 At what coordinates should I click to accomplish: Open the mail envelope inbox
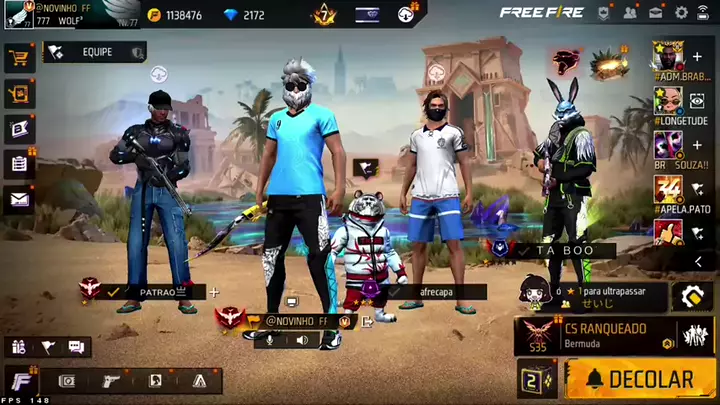(18, 200)
